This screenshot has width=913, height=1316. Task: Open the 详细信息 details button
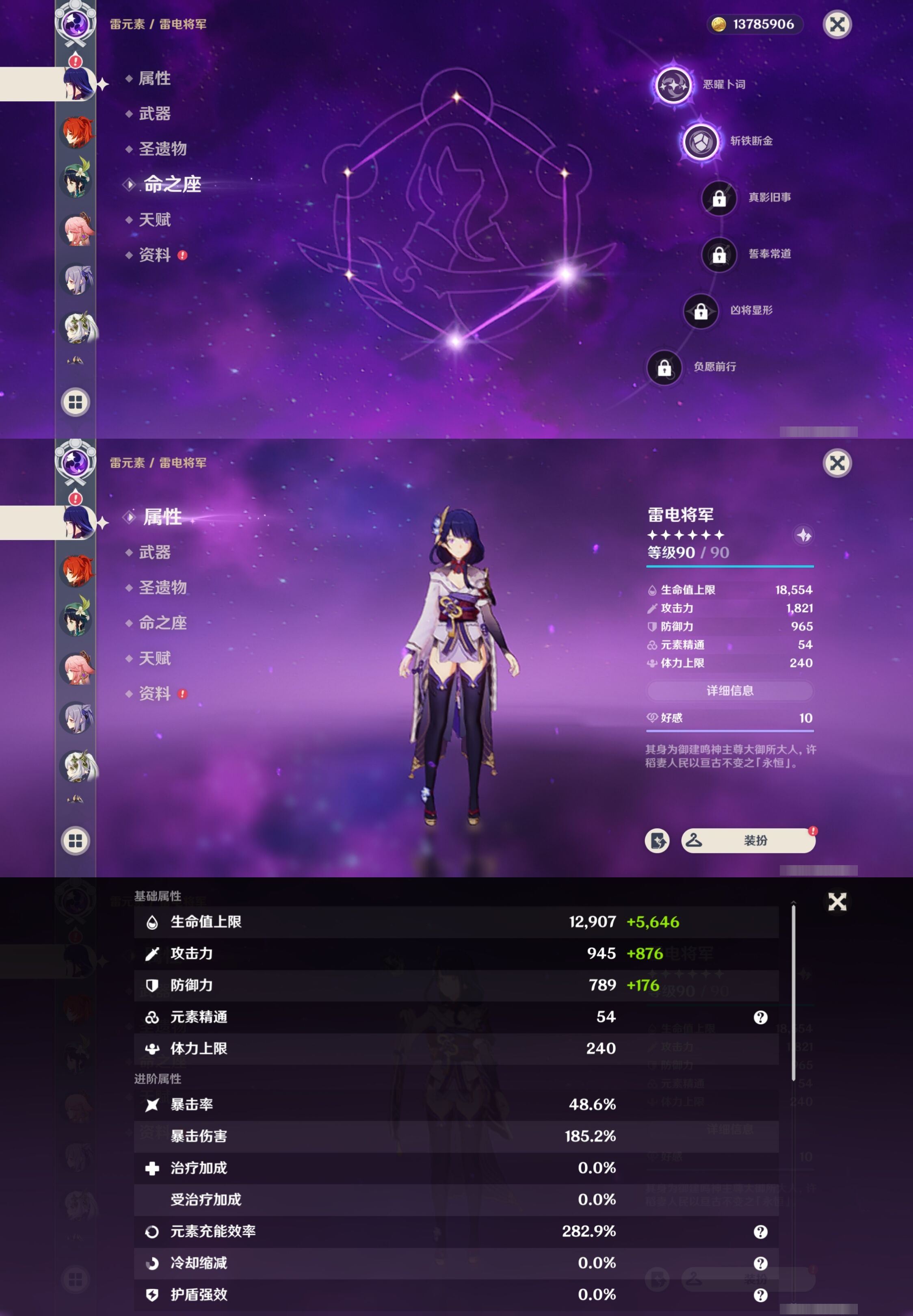(x=729, y=690)
